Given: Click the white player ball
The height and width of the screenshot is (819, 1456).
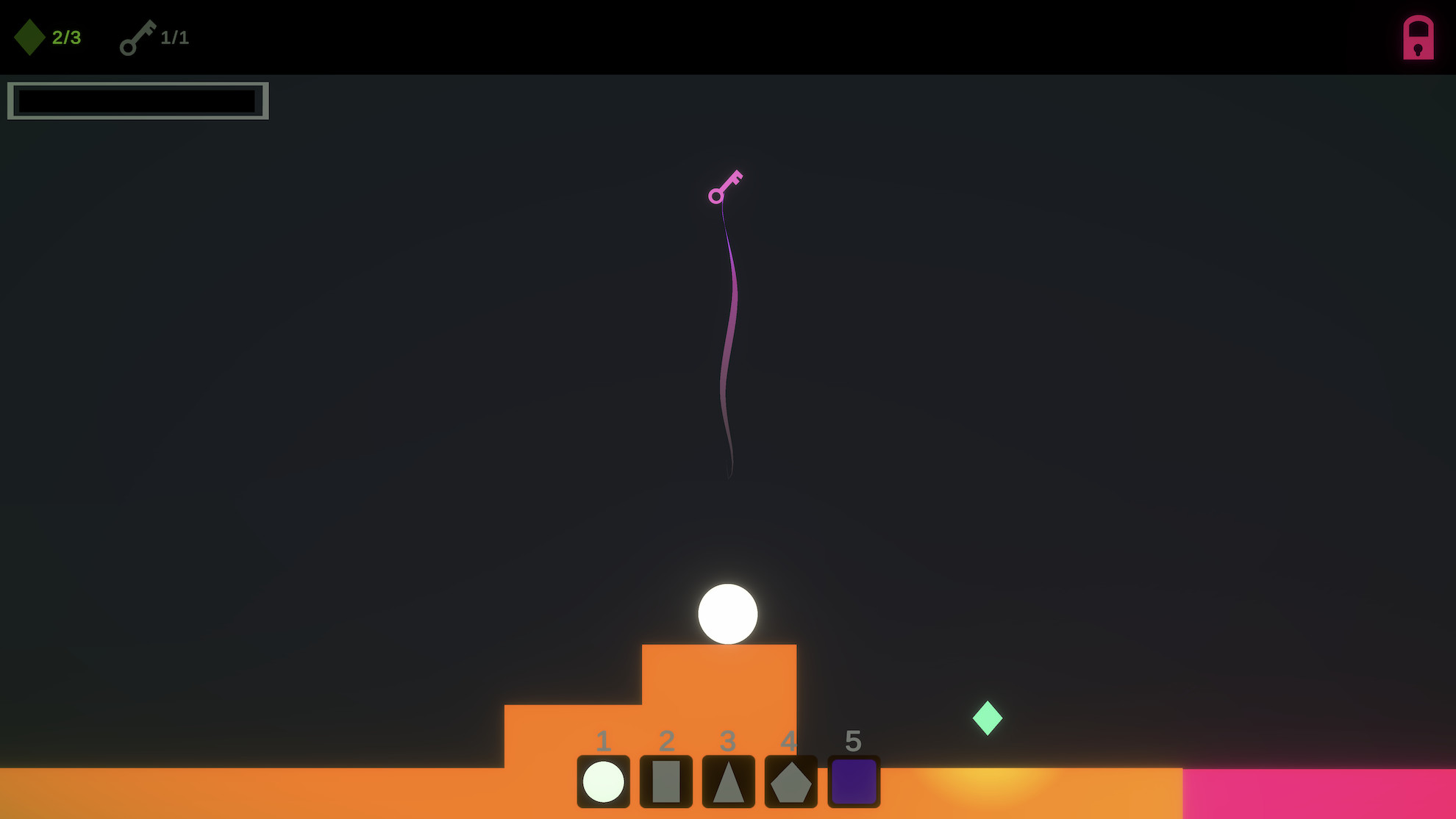Looking at the screenshot, I should point(729,615).
